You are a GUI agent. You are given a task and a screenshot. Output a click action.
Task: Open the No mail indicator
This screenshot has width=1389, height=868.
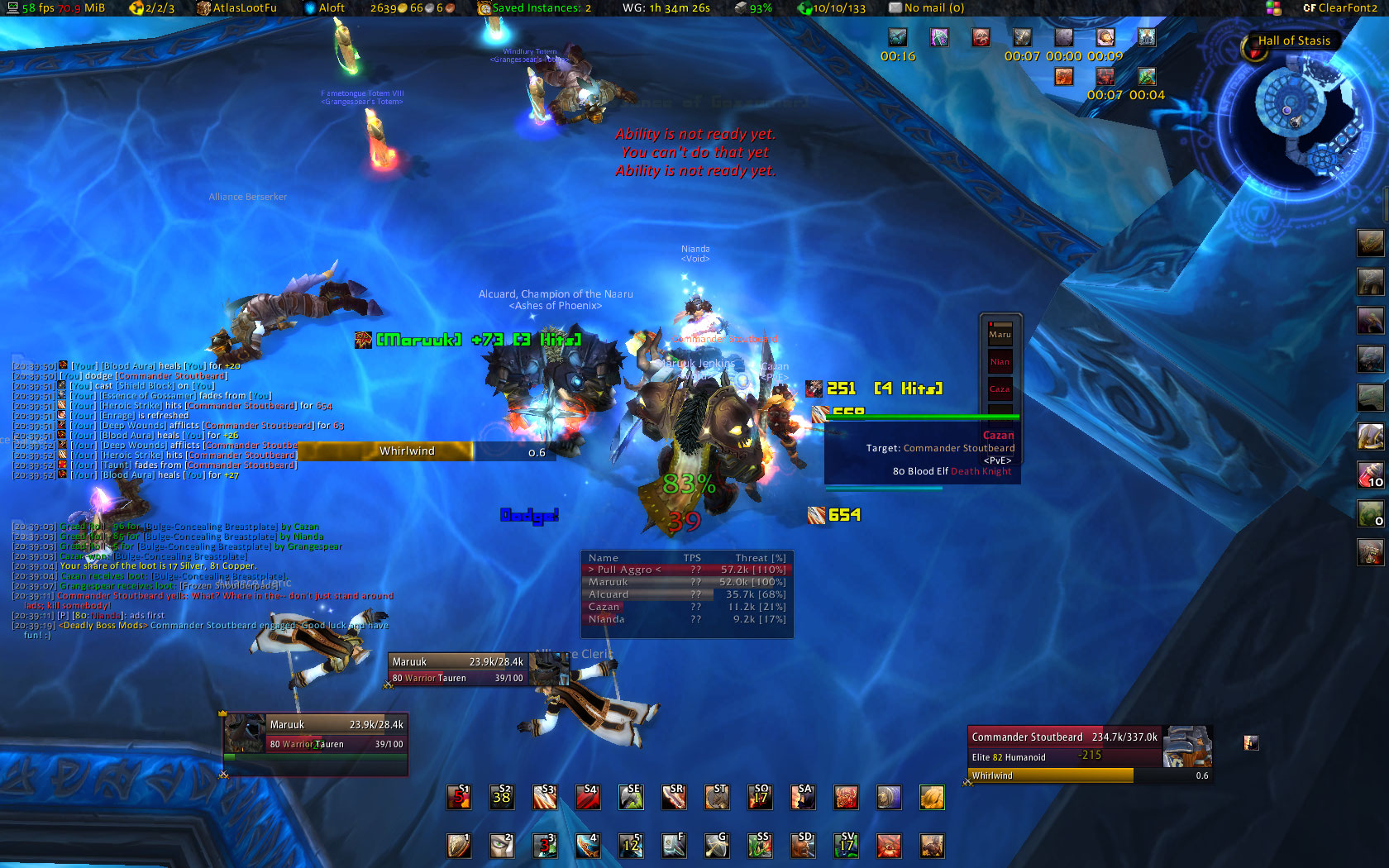(926, 7)
